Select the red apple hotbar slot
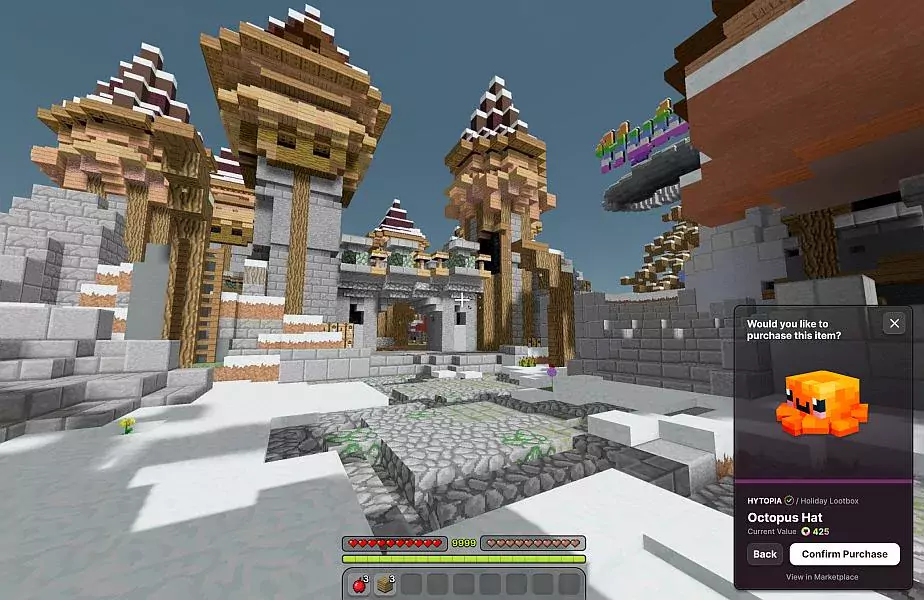The width and height of the screenshot is (924, 600). (359, 584)
